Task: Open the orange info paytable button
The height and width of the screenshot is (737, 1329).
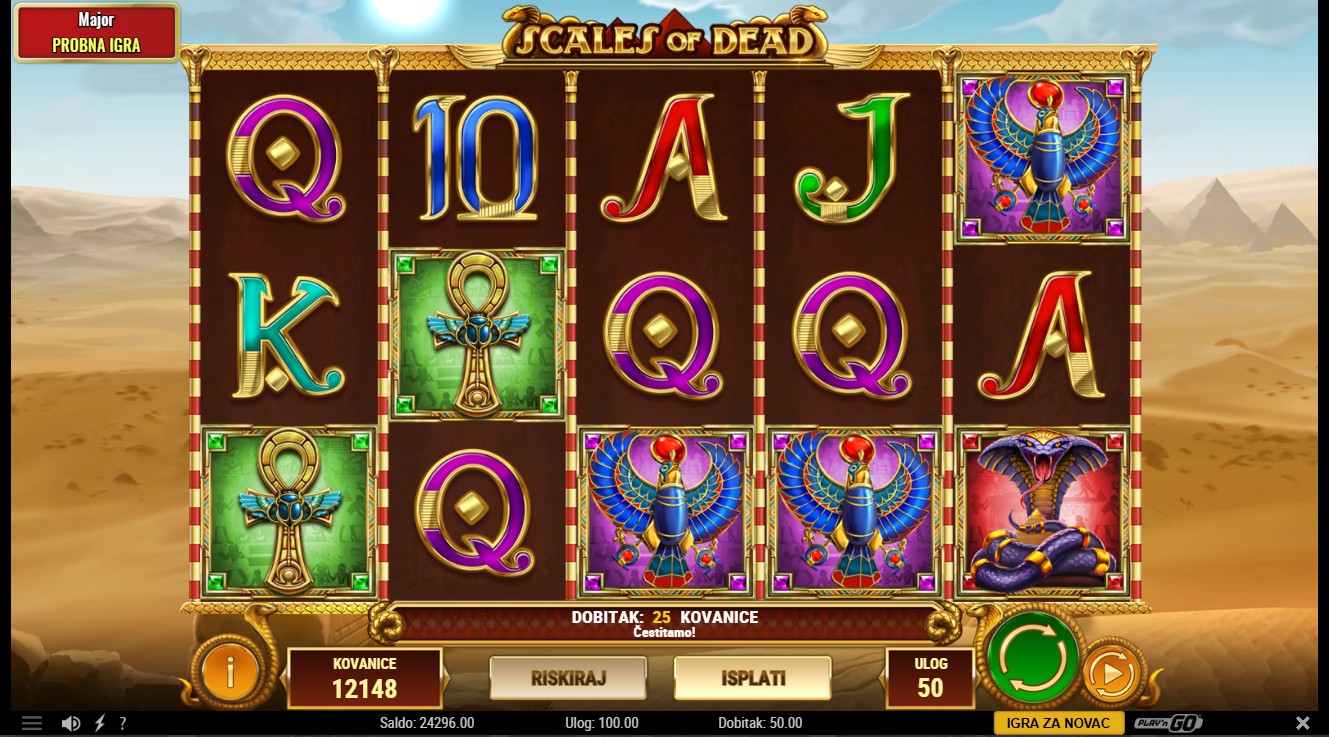Action: [229, 673]
